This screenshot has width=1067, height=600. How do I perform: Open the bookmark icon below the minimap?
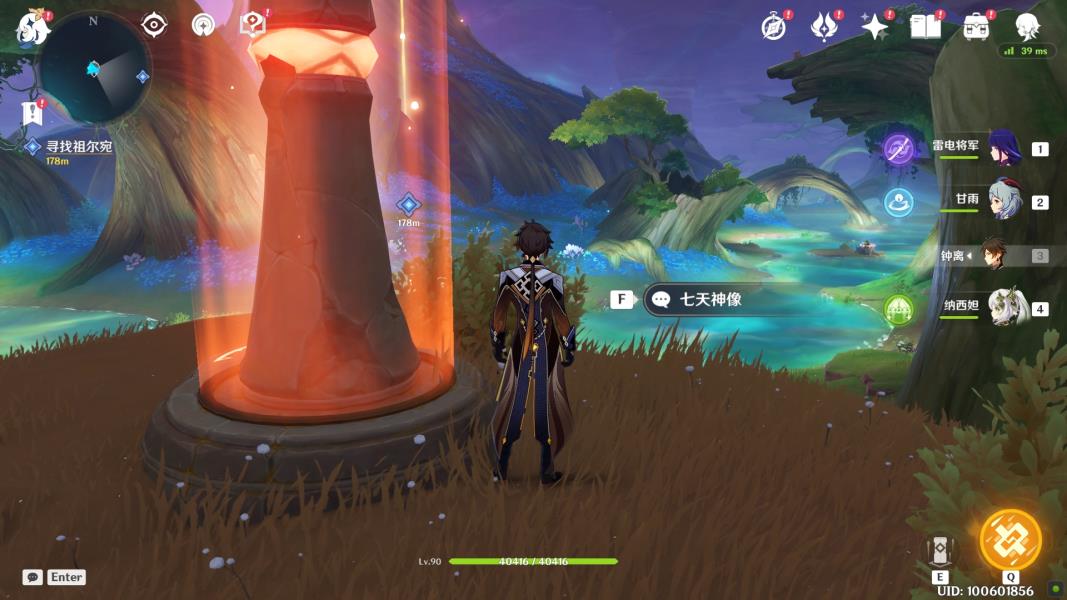click(x=32, y=113)
